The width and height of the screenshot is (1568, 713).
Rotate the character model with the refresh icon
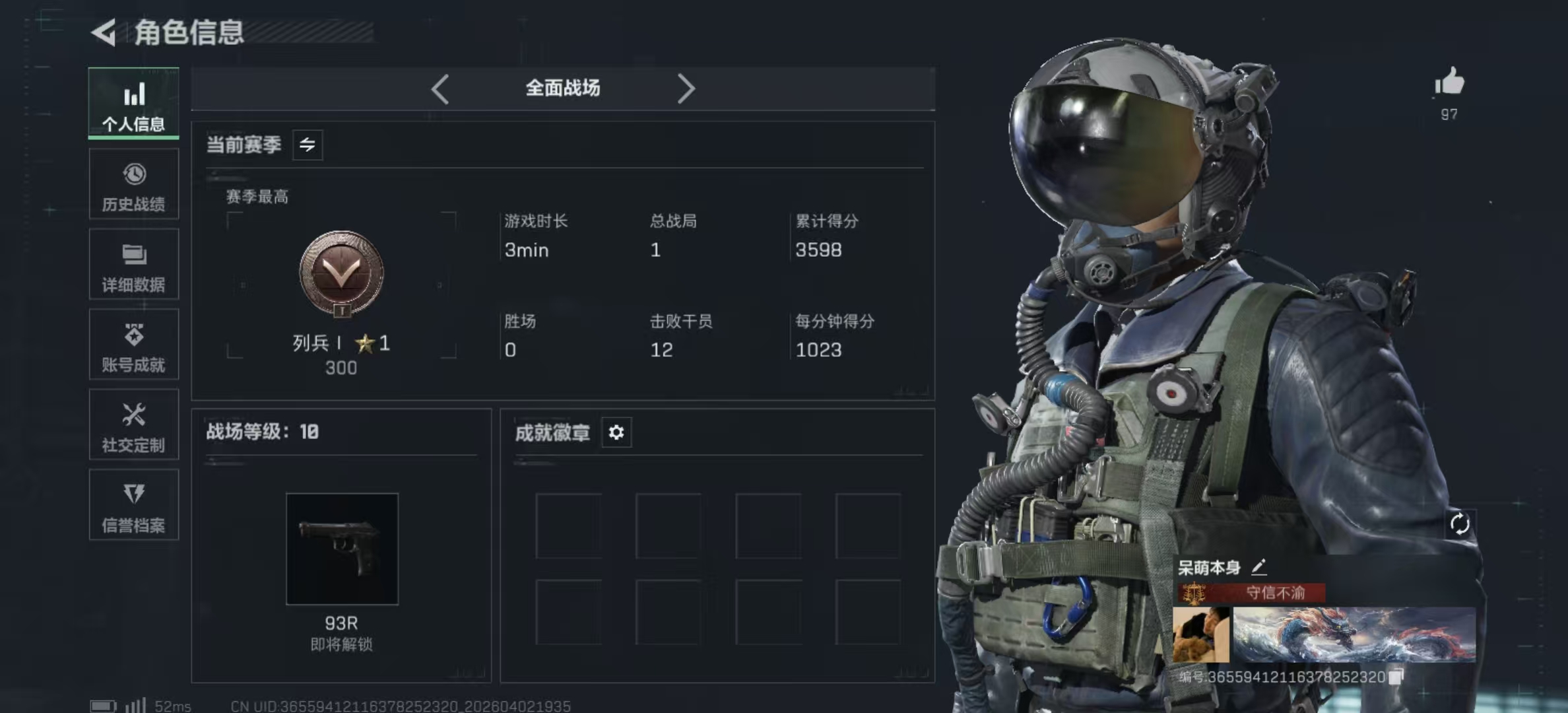(1460, 524)
